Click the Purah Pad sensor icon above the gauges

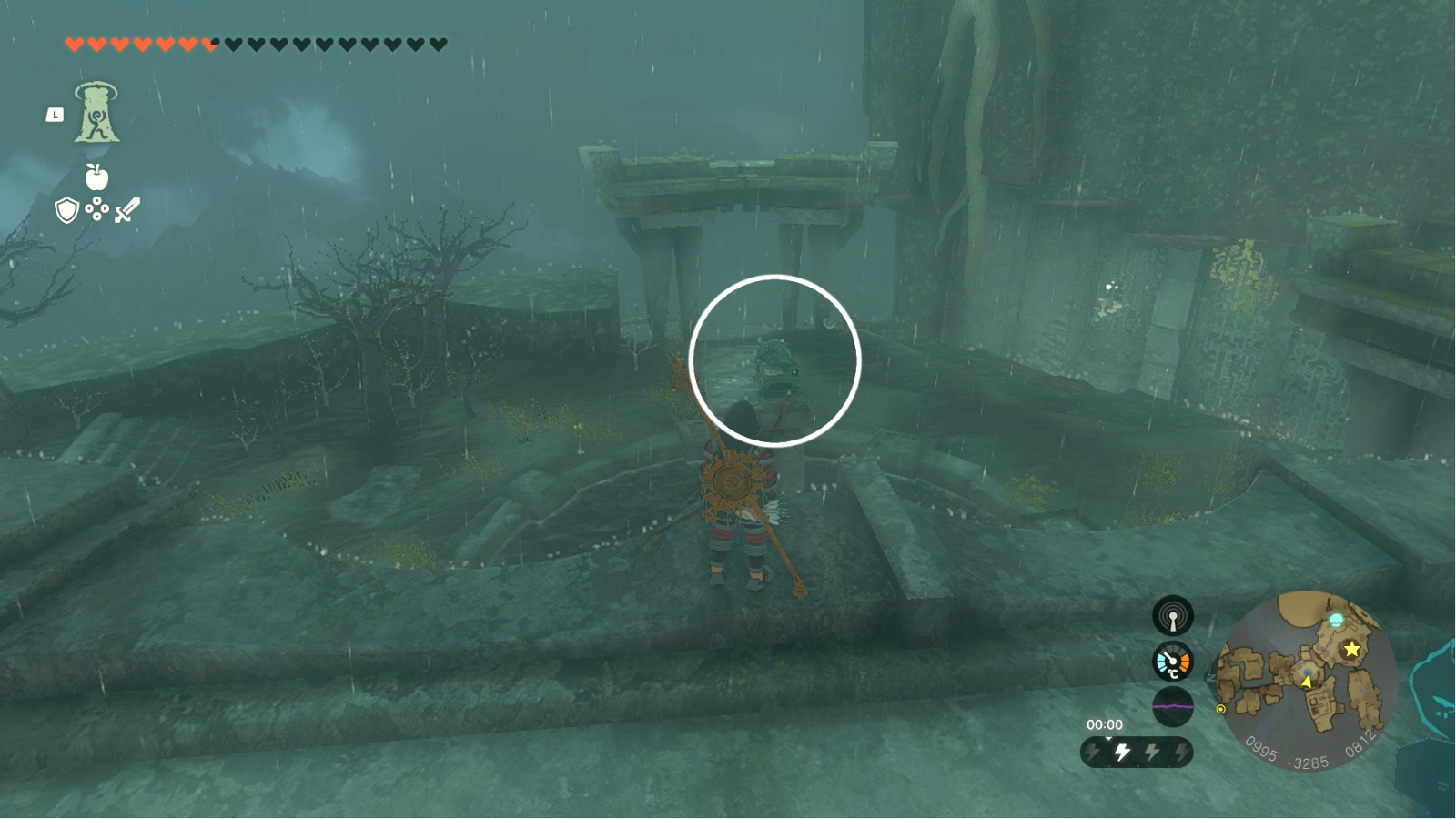[1174, 615]
